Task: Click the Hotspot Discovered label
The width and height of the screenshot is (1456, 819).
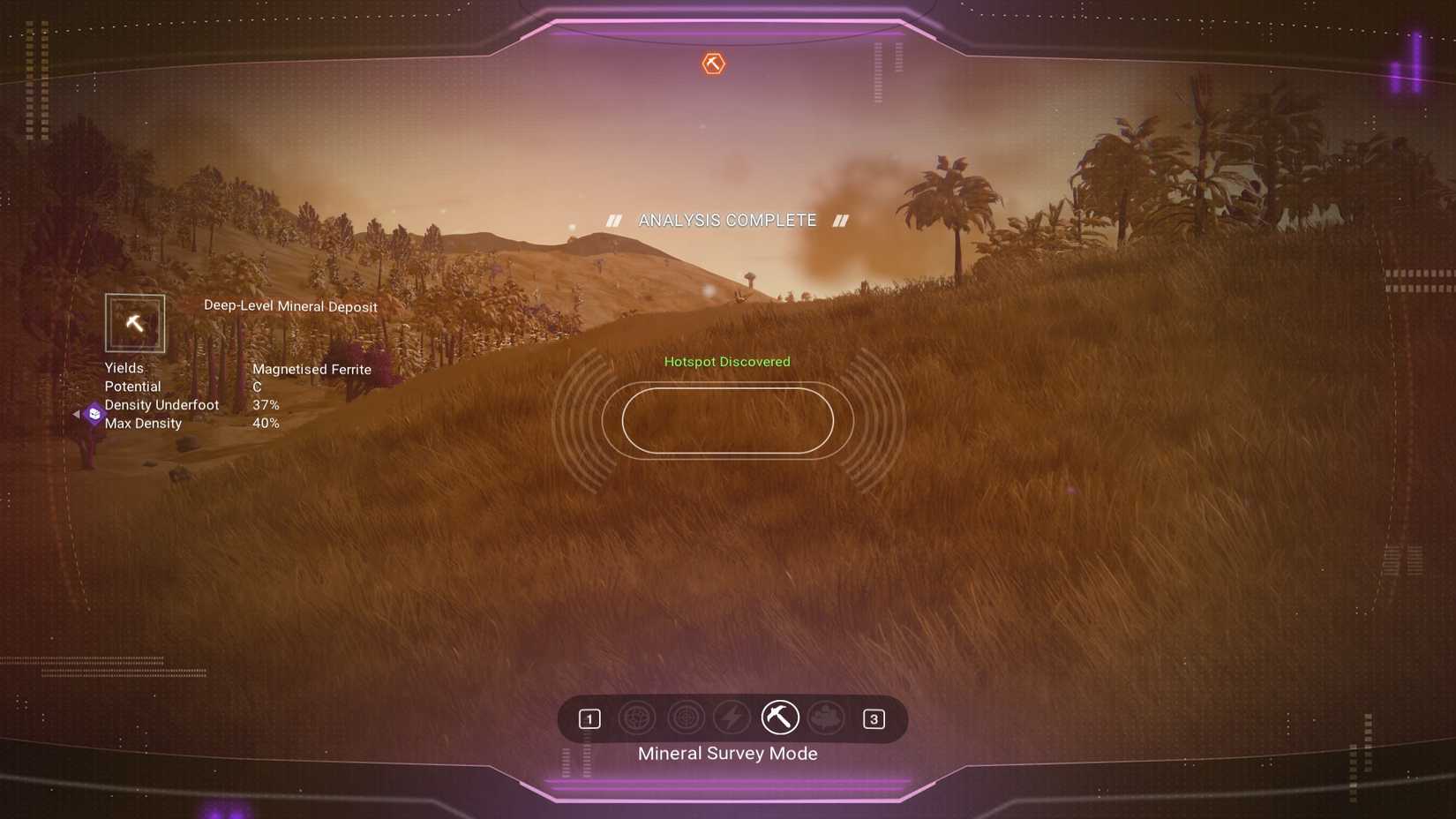Action: coord(727,361)
